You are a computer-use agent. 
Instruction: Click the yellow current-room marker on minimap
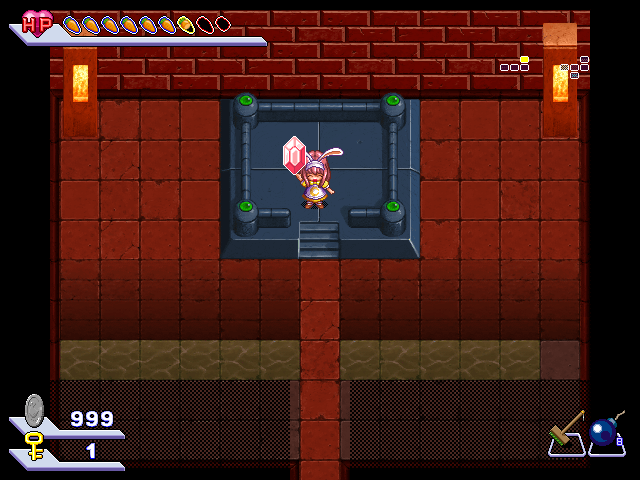[524, 60]
